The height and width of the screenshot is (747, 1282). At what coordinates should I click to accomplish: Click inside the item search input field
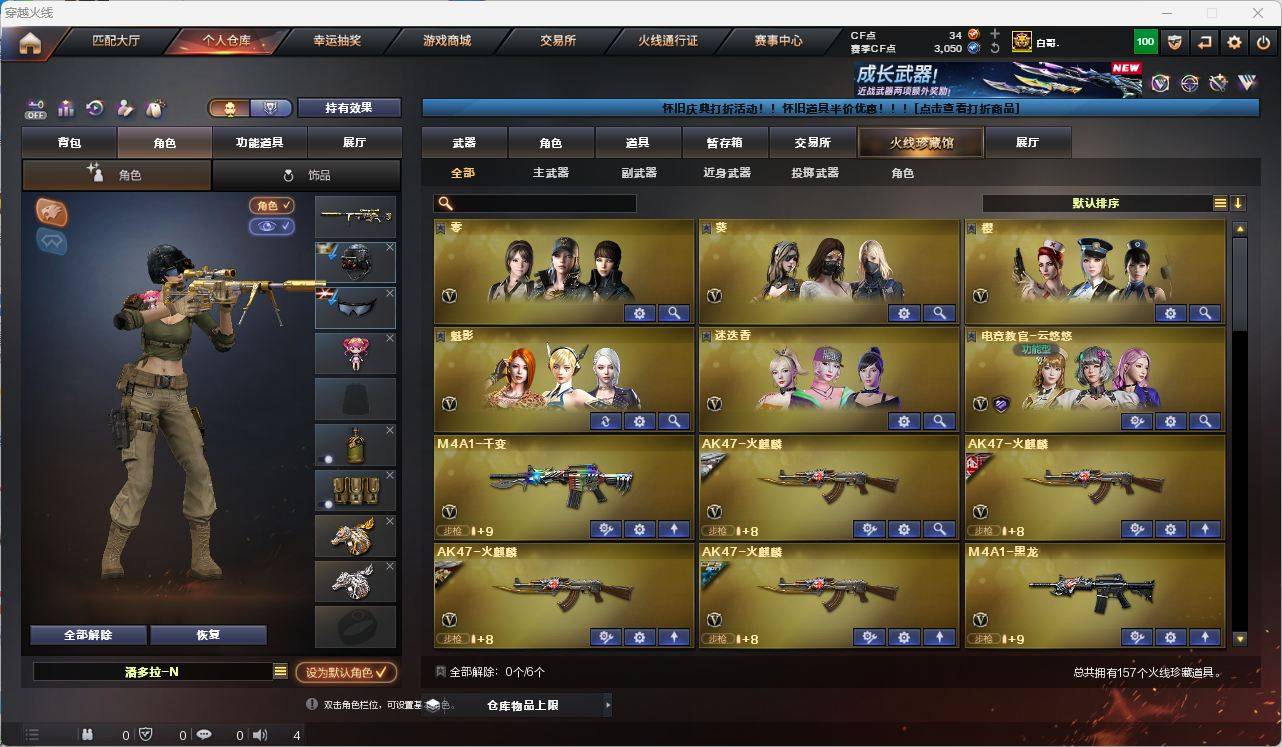tap(540, 203)
